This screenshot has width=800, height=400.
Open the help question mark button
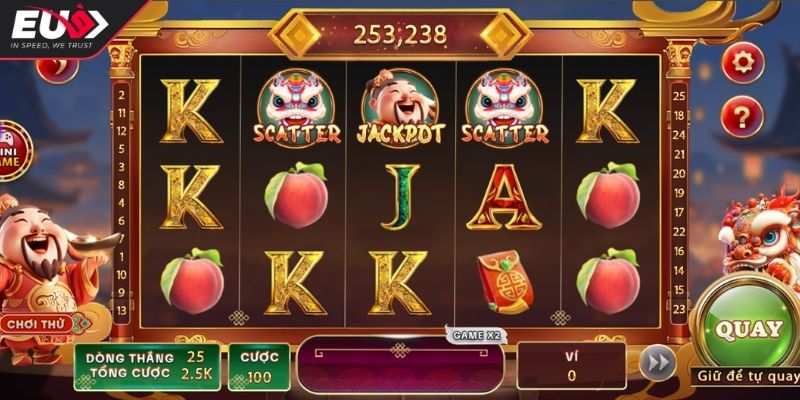click(742, 113)
